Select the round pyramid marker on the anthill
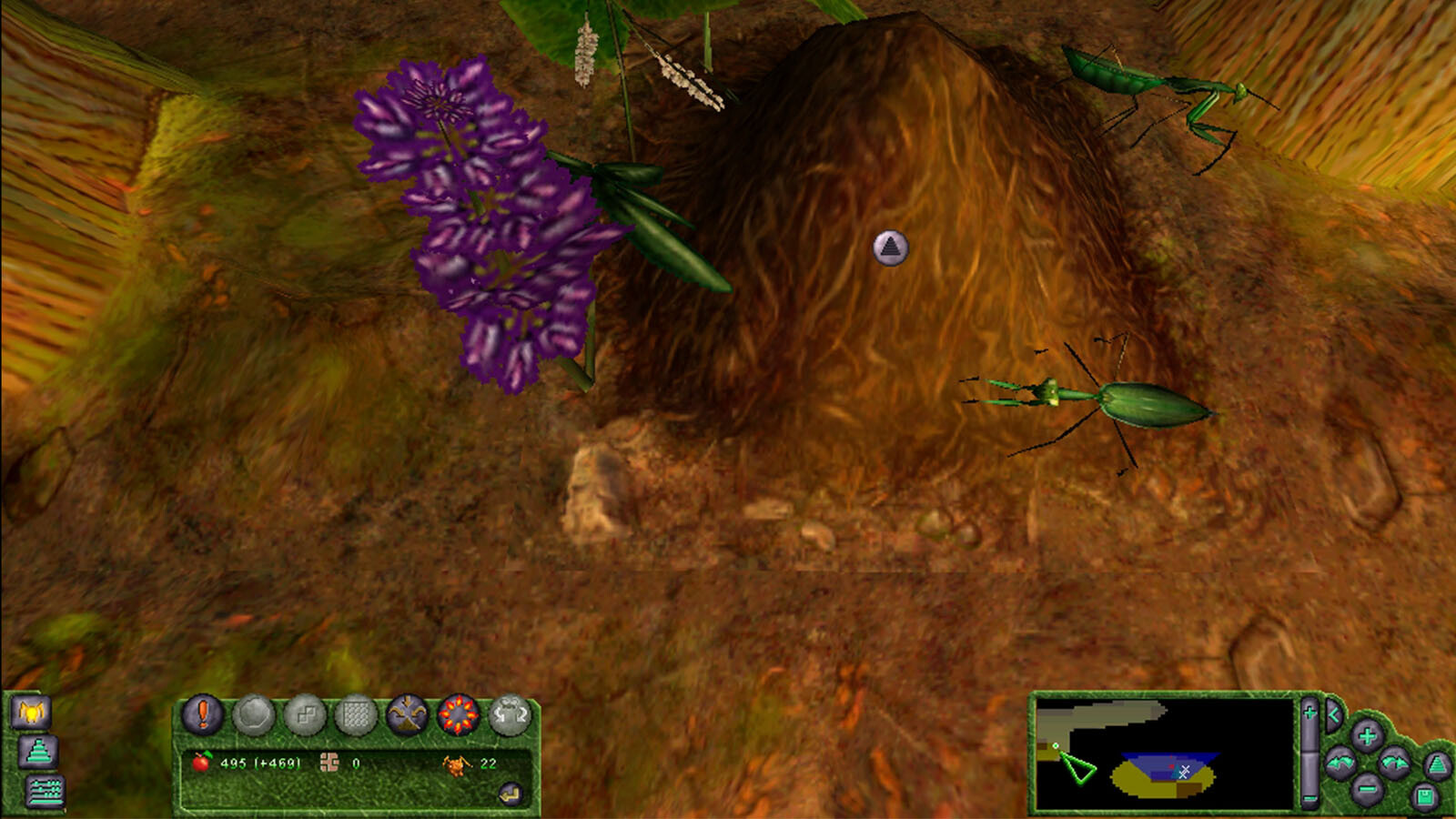 point(890,247)
